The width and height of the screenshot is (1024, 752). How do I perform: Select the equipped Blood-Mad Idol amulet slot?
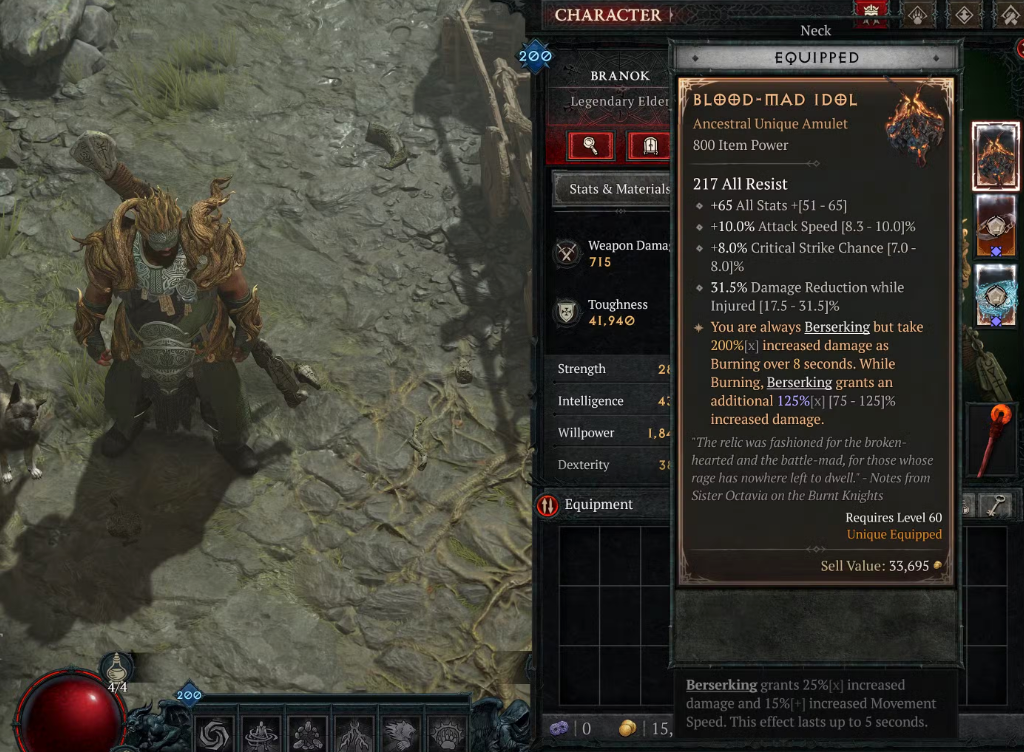[996, 156]
